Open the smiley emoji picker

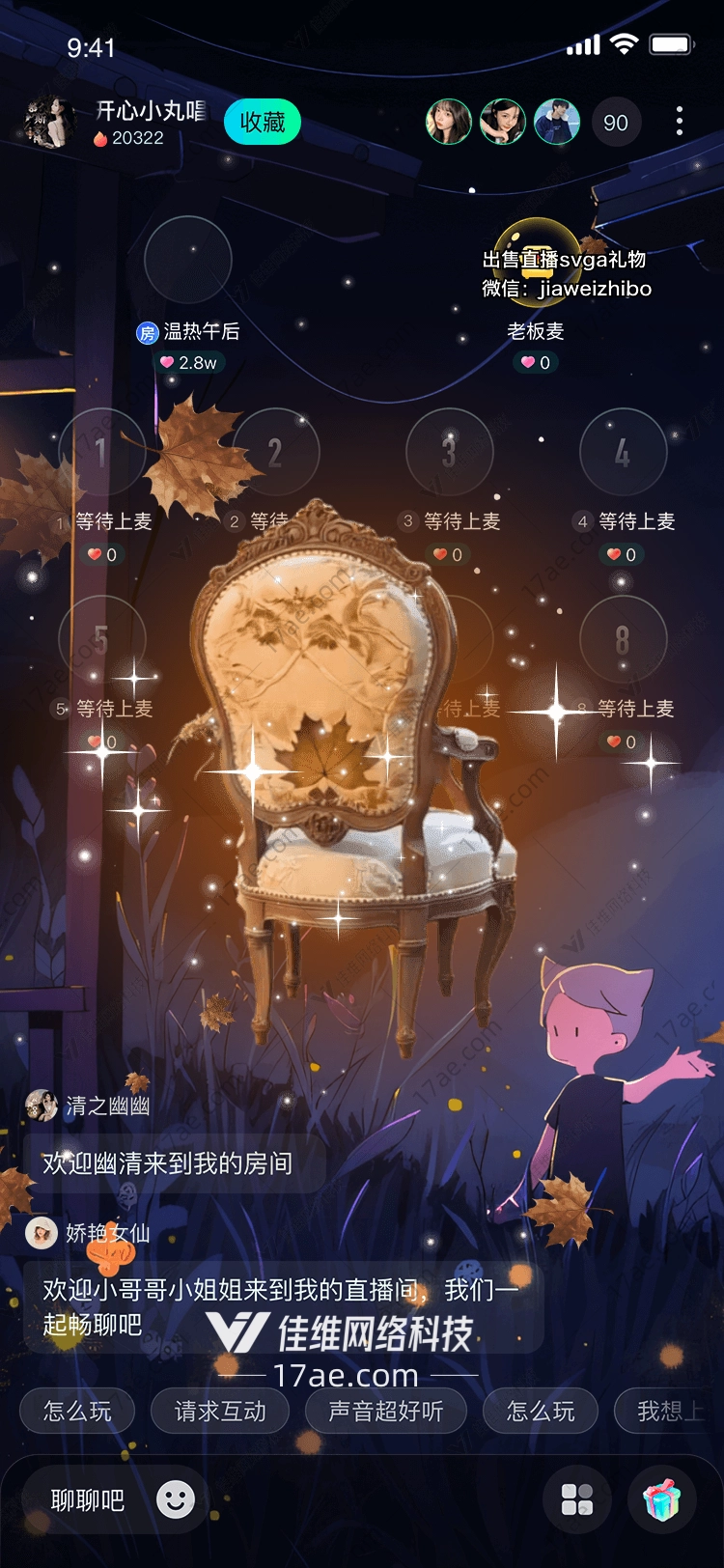pyautogui.click(x=176, y=1499)
